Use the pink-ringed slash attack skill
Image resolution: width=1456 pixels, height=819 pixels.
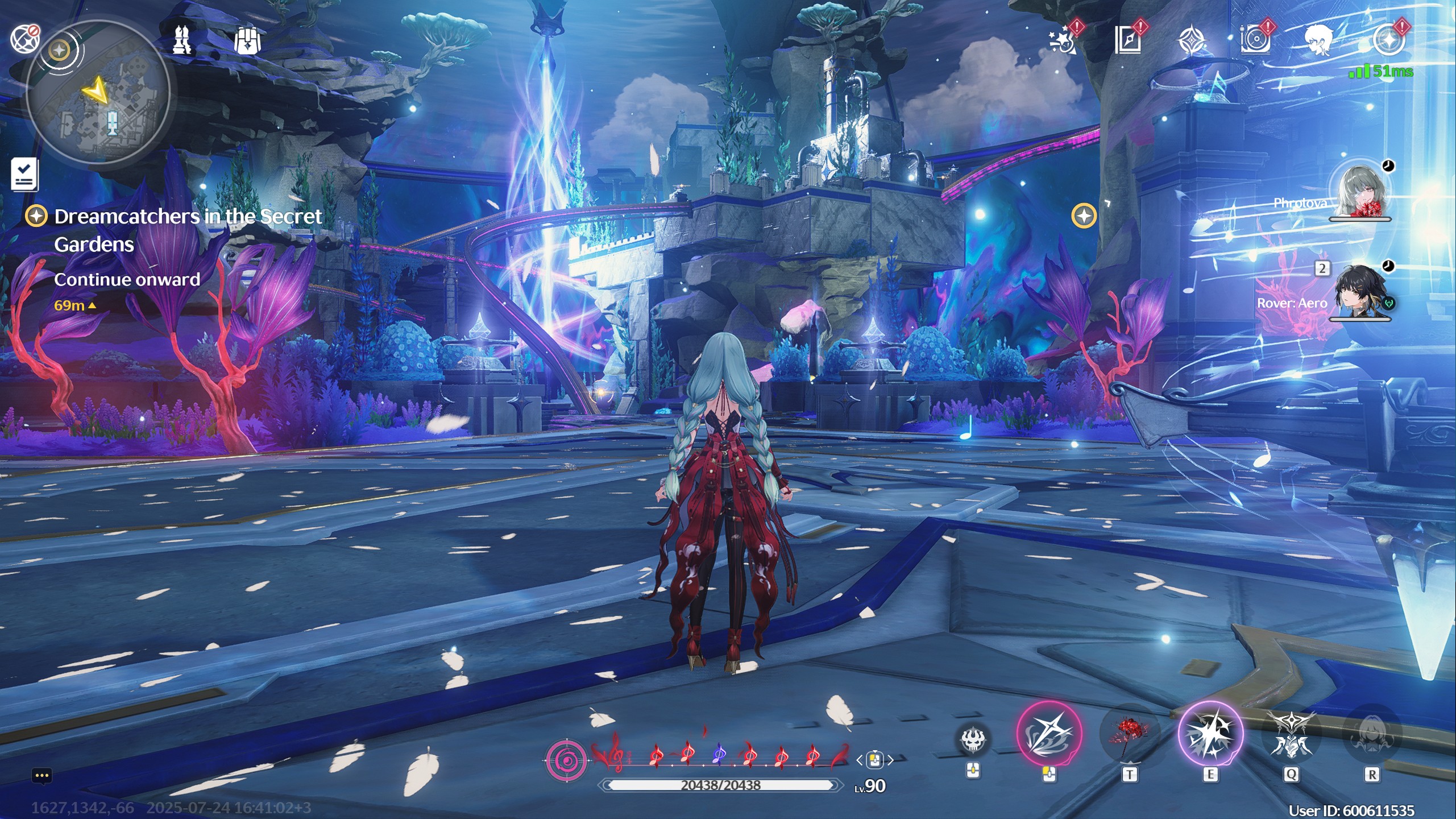pos(1049,734)
